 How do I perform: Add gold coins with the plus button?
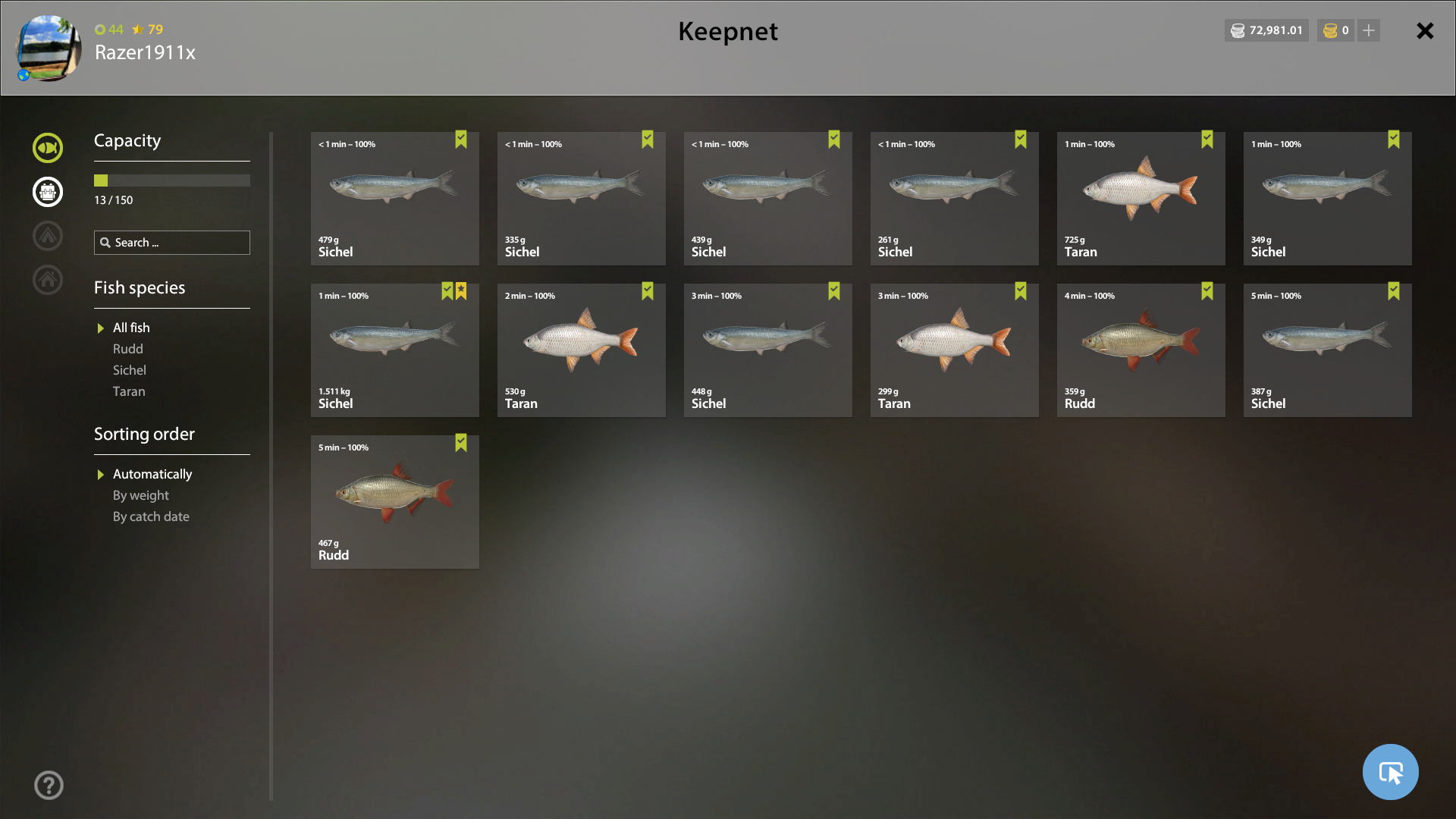pos(1369,30)
